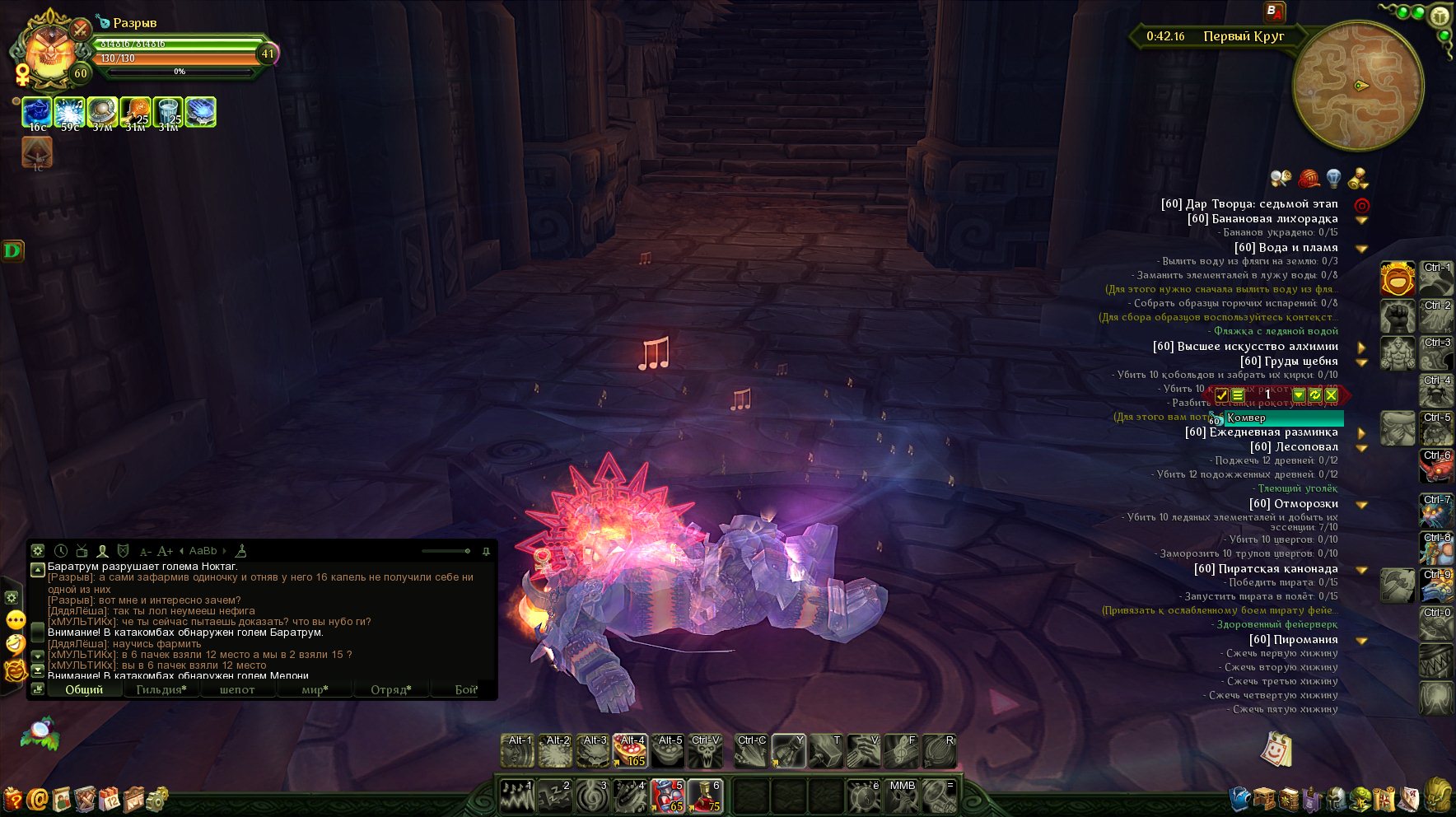Open the calendar icon with number 12
Image resolution: width=1456 pixels, height=817 pixels.
pyautogui.click(x=110, y=799)
